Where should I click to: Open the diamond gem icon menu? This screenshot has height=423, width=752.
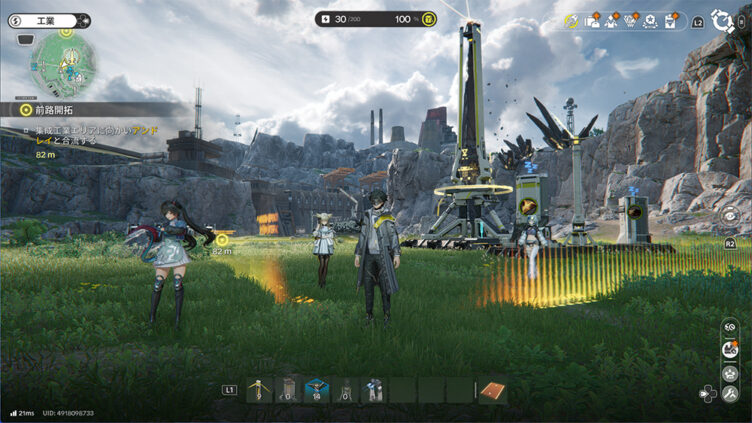(633, 21)
